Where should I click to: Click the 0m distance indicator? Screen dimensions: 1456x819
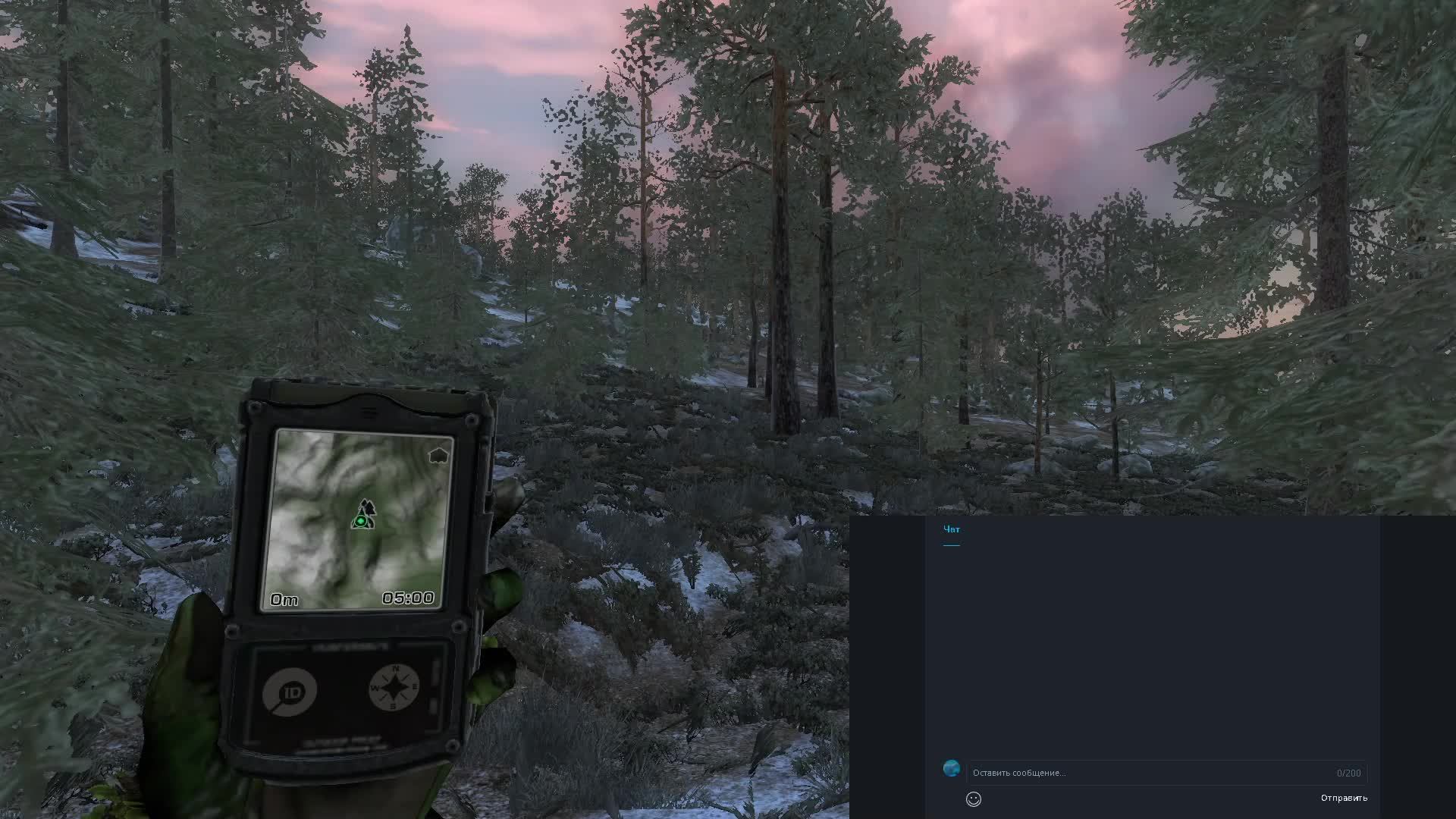coord(284,599)
